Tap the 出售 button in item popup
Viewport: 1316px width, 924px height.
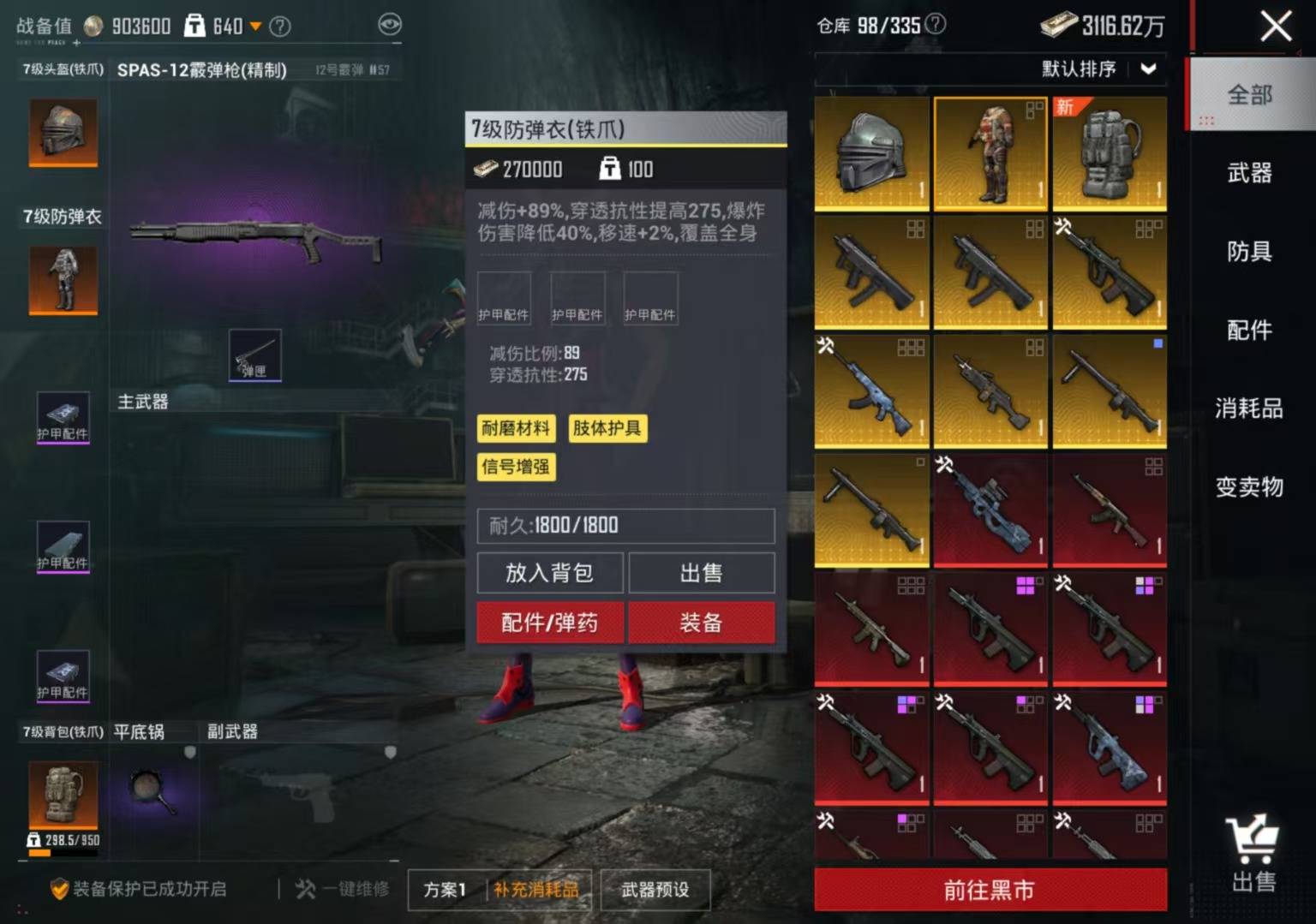pyautogui.click(x=701, y=573)
